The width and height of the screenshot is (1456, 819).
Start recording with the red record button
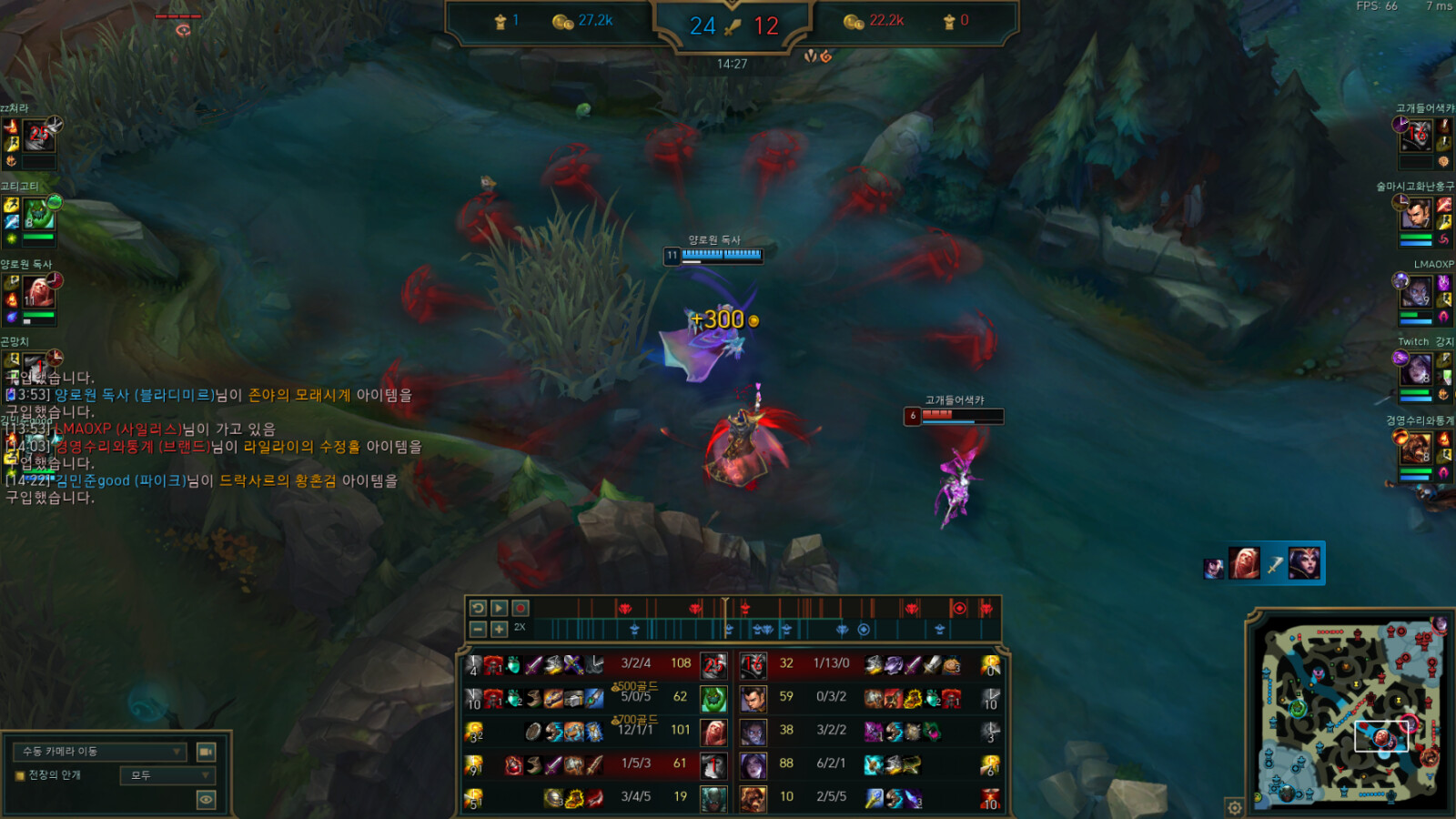[x=521, y=608]
